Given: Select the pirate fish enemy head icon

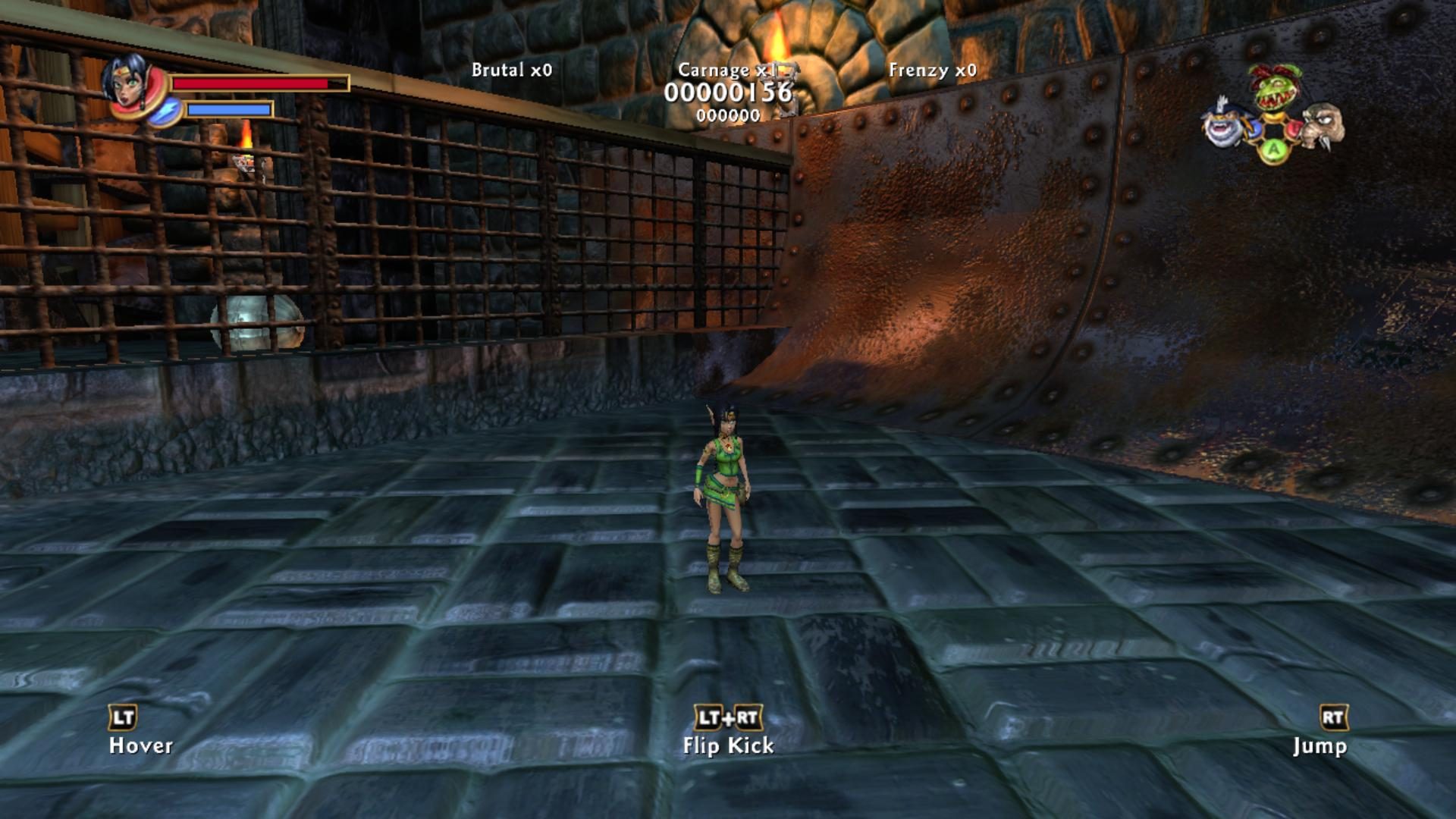Looking at the screenshot, I should [x=1222, y=127].
